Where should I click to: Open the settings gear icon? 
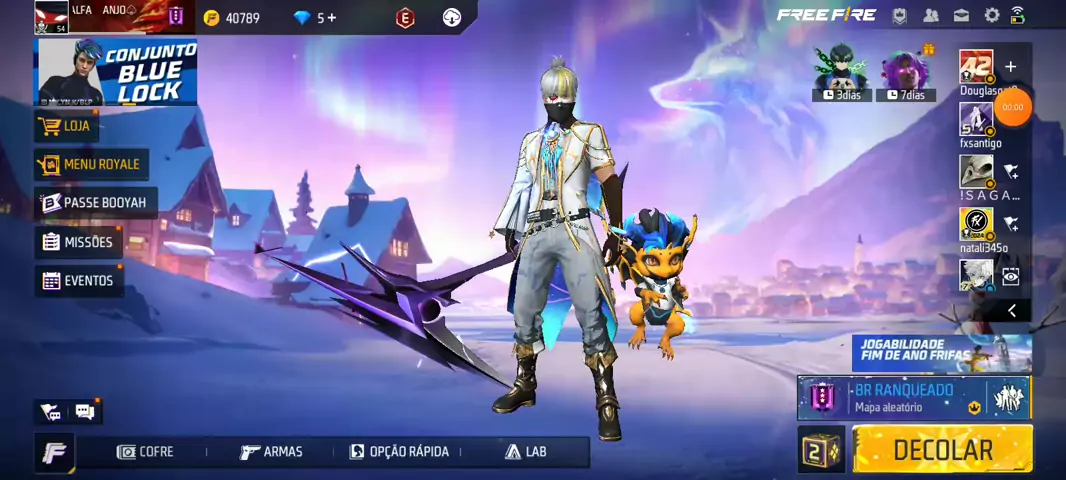click(x=992, y=15)
